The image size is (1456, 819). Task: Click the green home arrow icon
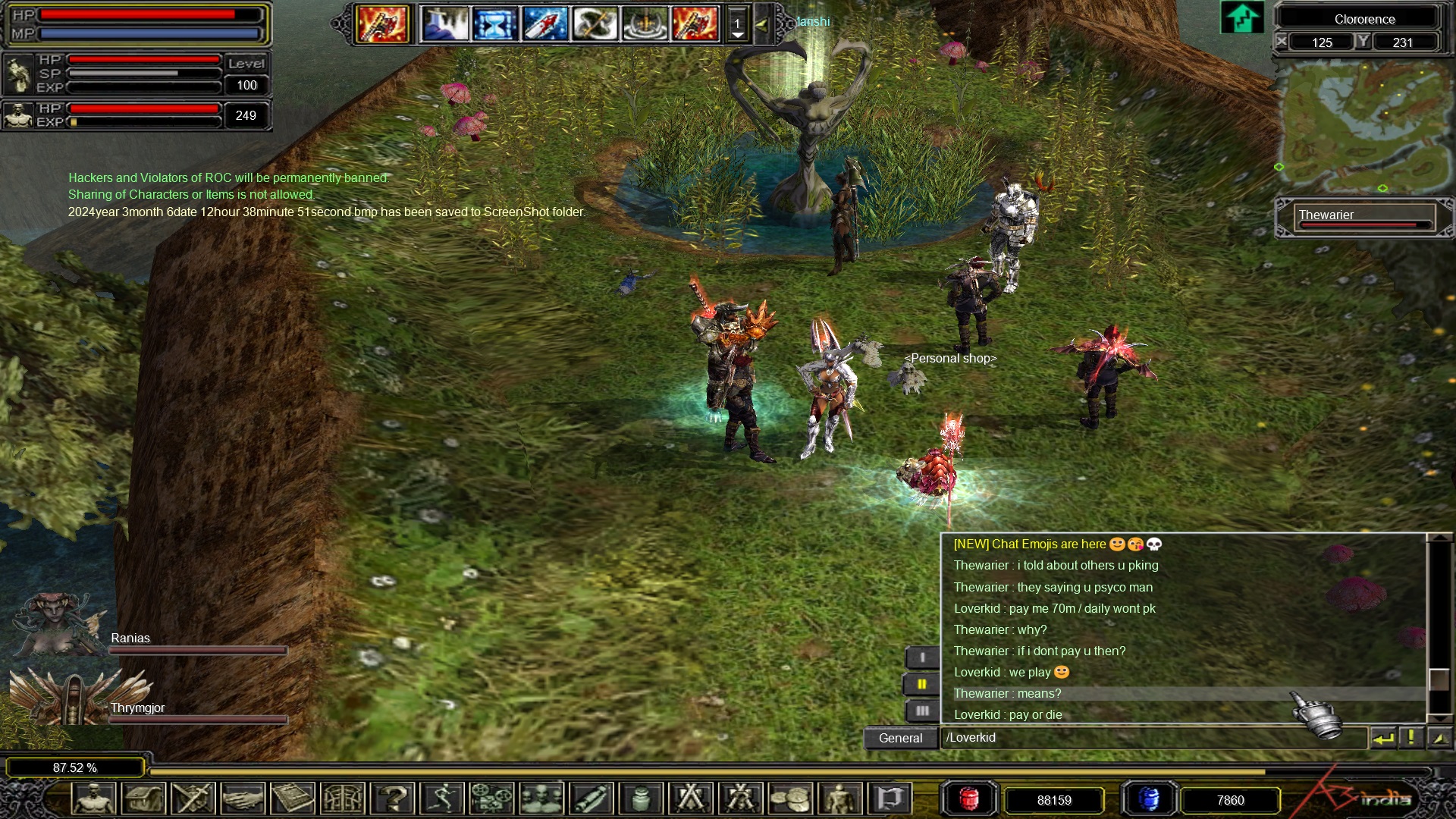point(1241,17)
